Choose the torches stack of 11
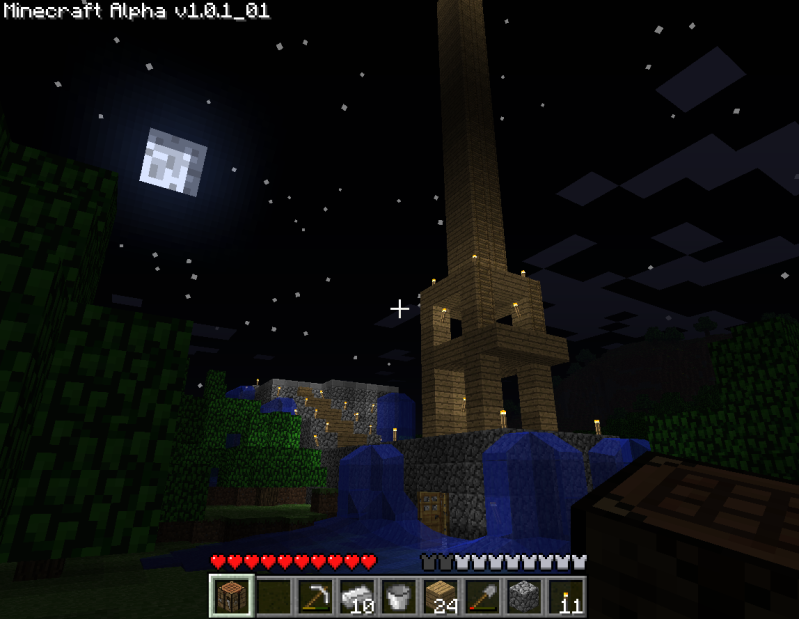 click(x=565, y=596)
